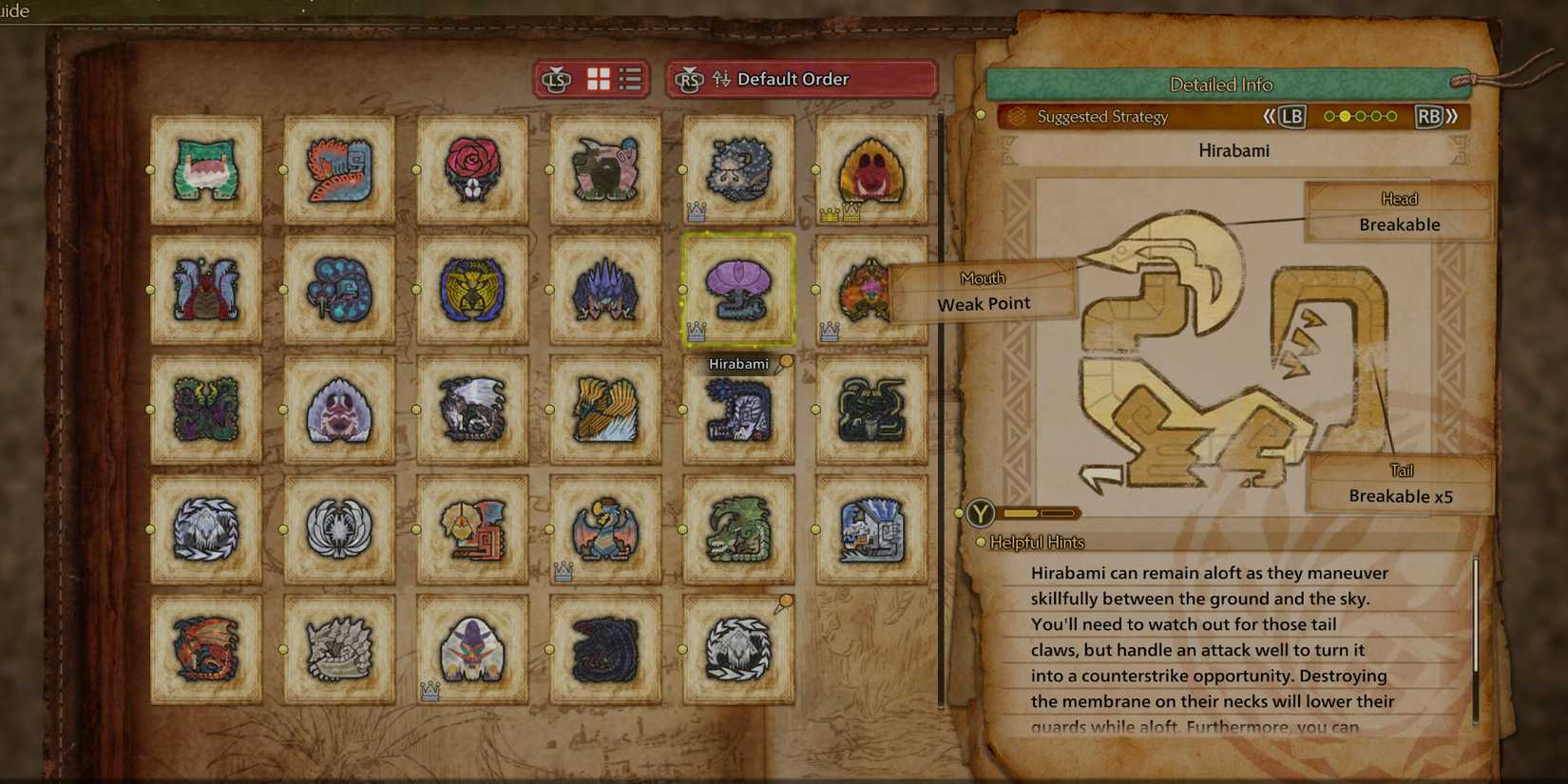Click the blue winged wyvern monster icon
This screenshot has width=1568, height=784.
tap(605, 530)
